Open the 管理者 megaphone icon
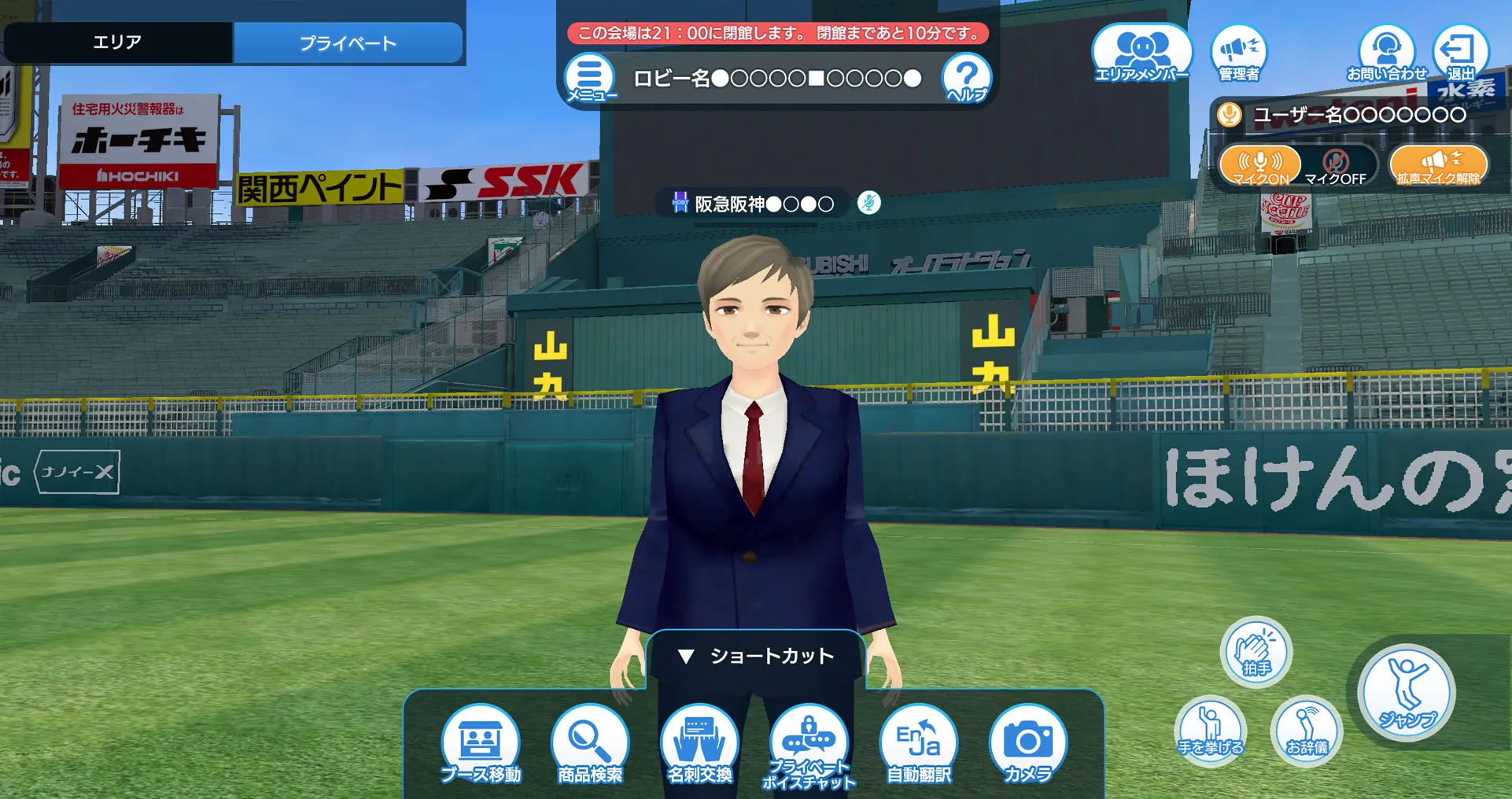 coord(1239,53)
